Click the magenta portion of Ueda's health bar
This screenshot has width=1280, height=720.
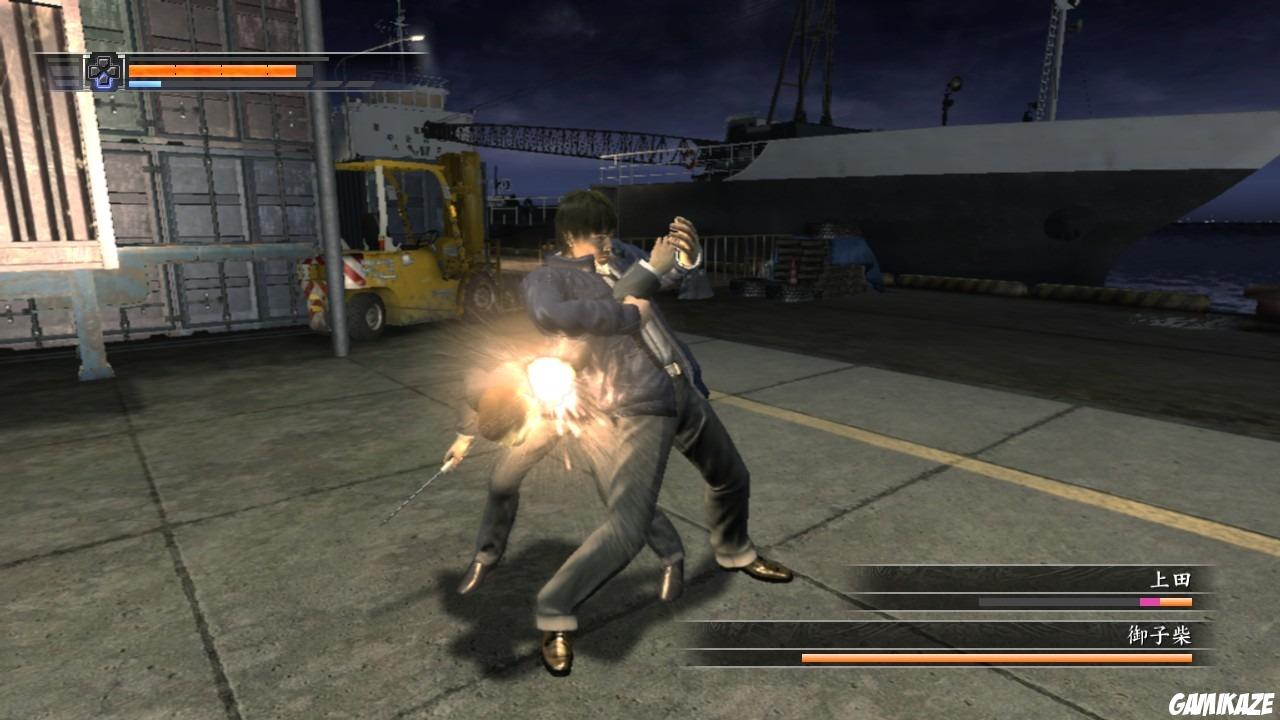click(x=1148, y=603)
